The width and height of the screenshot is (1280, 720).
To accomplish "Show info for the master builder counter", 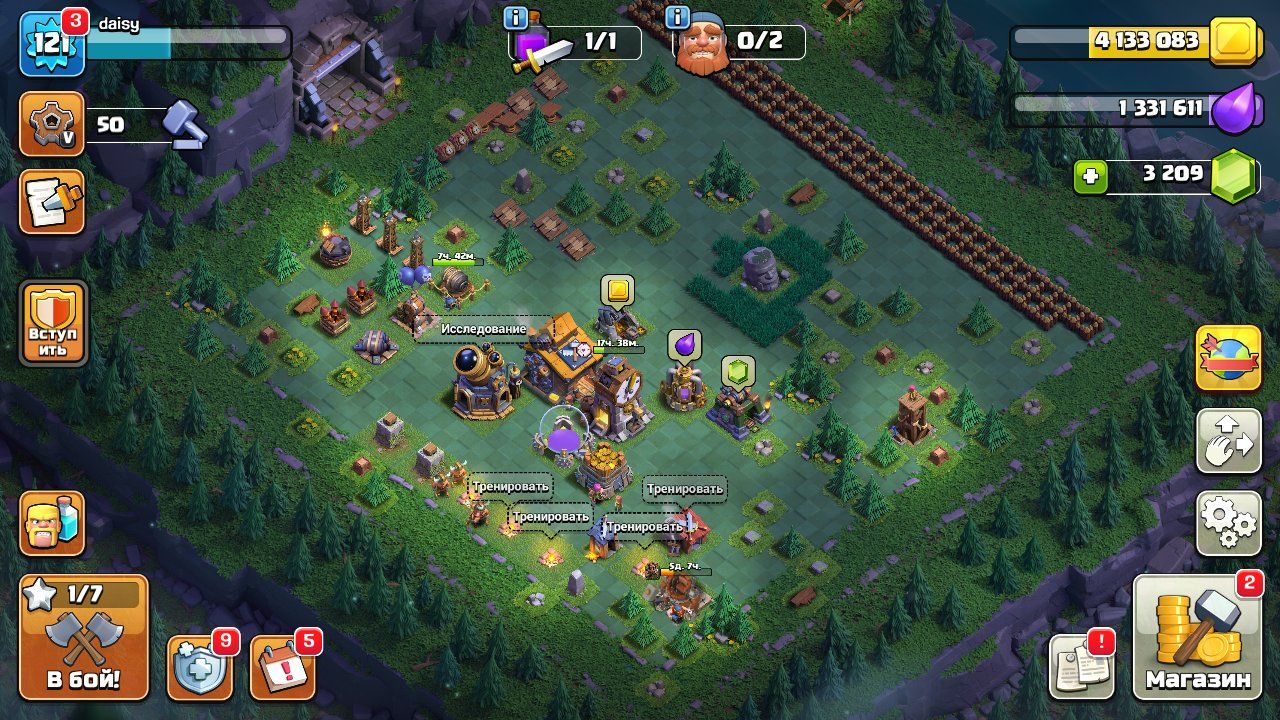I will (677, 18).
